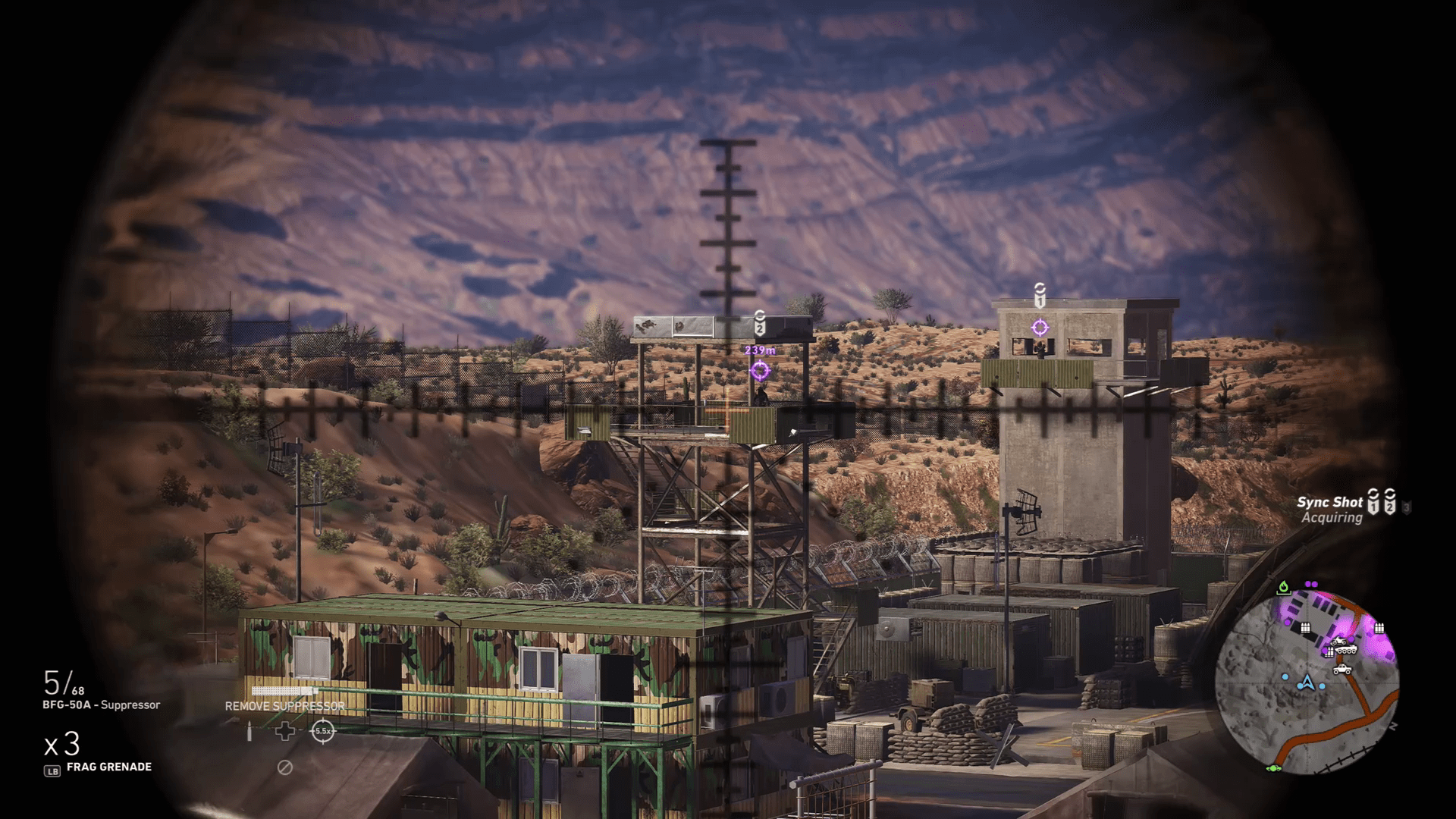Viewport: 1456px width, 819px height.
Task: Select the 5.5x scope zoom icon
Action: click(x=323, y=730)
